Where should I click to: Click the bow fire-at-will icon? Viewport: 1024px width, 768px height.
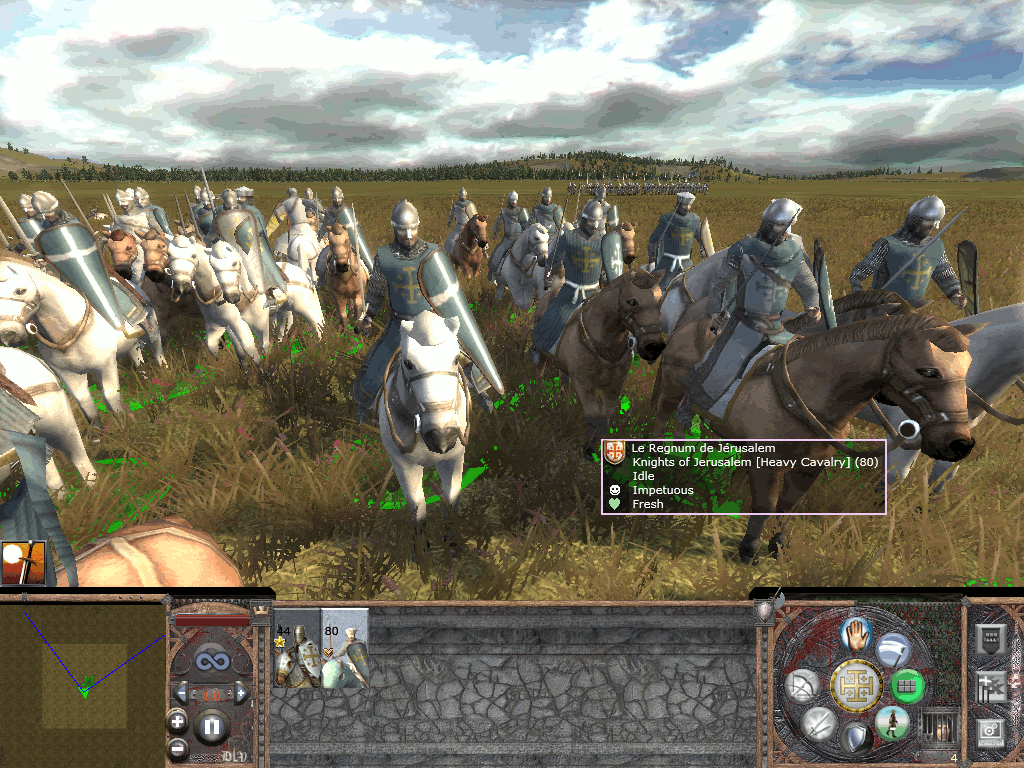tap(803, 685)
